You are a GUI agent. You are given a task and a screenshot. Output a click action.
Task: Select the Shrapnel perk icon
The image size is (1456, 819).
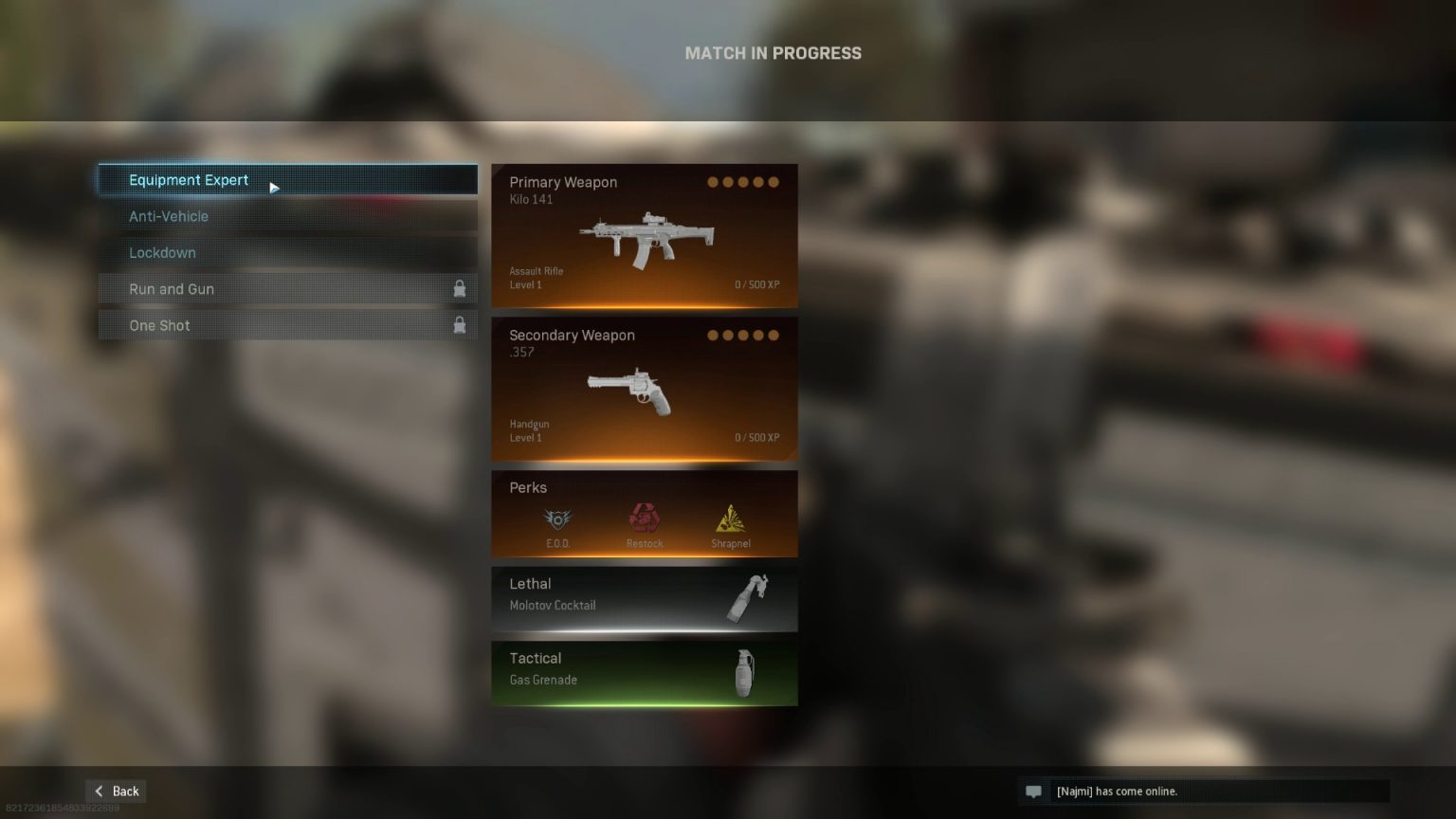(x=731, y=518)
